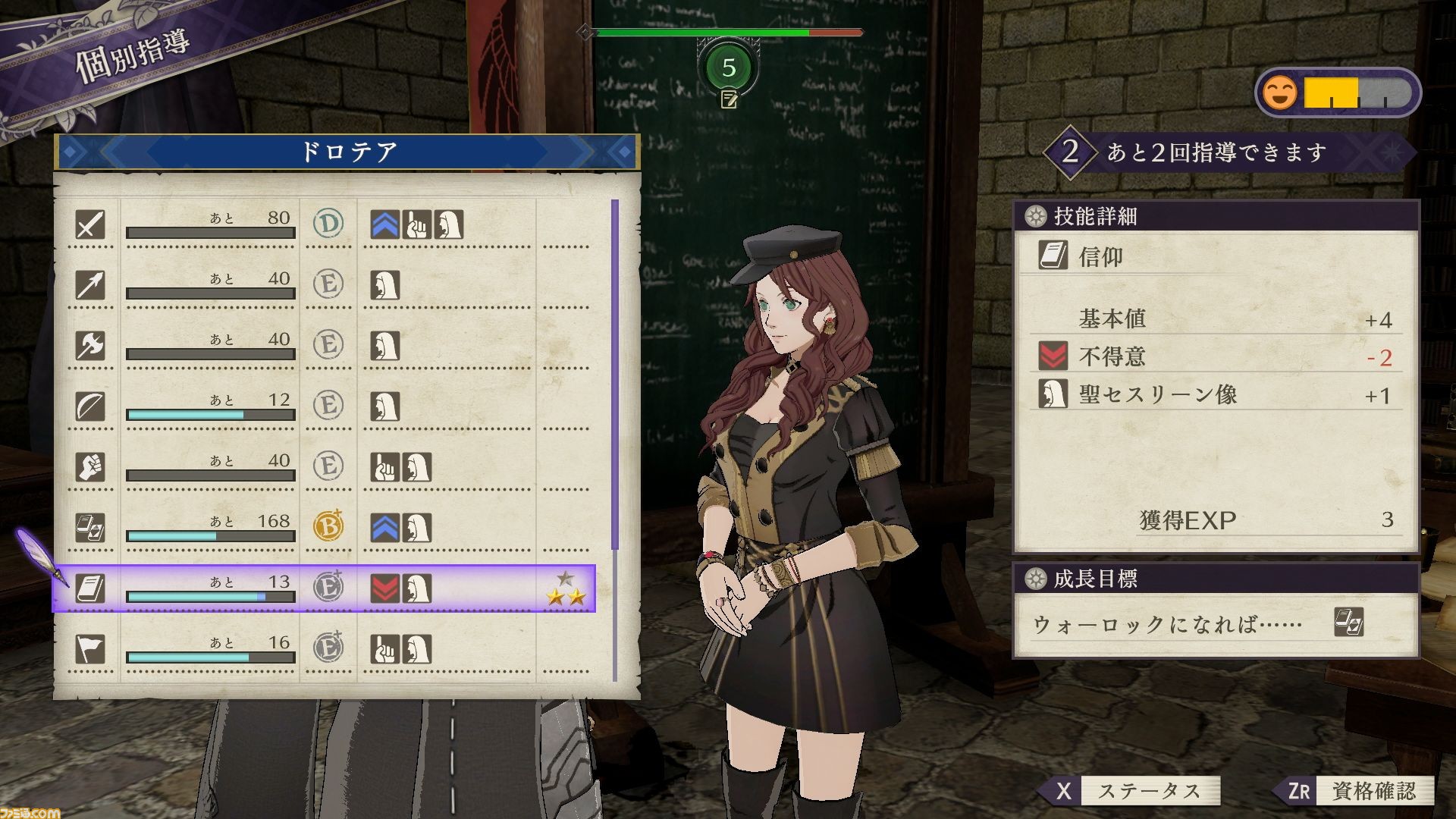This screenshot has height=819, width=1456.
Task: Select the sword skill icon
Action: pos(91,225)
